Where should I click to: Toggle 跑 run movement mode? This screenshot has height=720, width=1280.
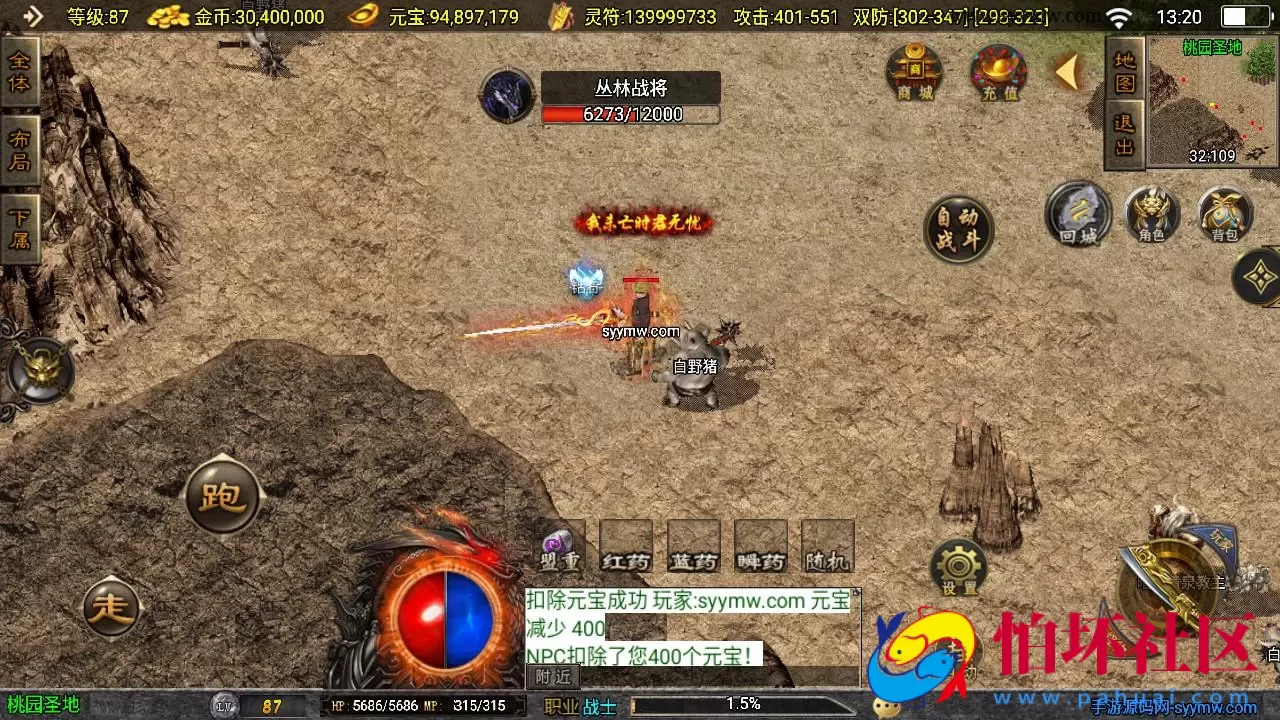(x=222, y=494)
